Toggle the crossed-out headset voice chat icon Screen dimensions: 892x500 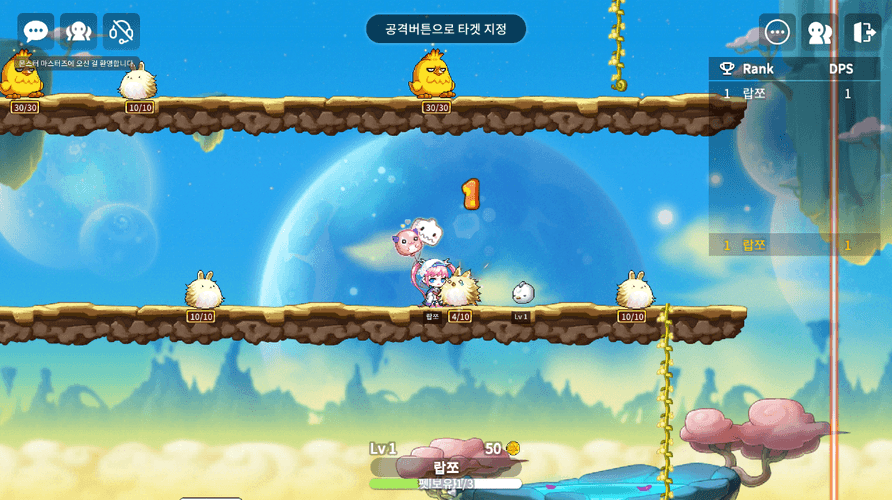click(x=121, y=31)
